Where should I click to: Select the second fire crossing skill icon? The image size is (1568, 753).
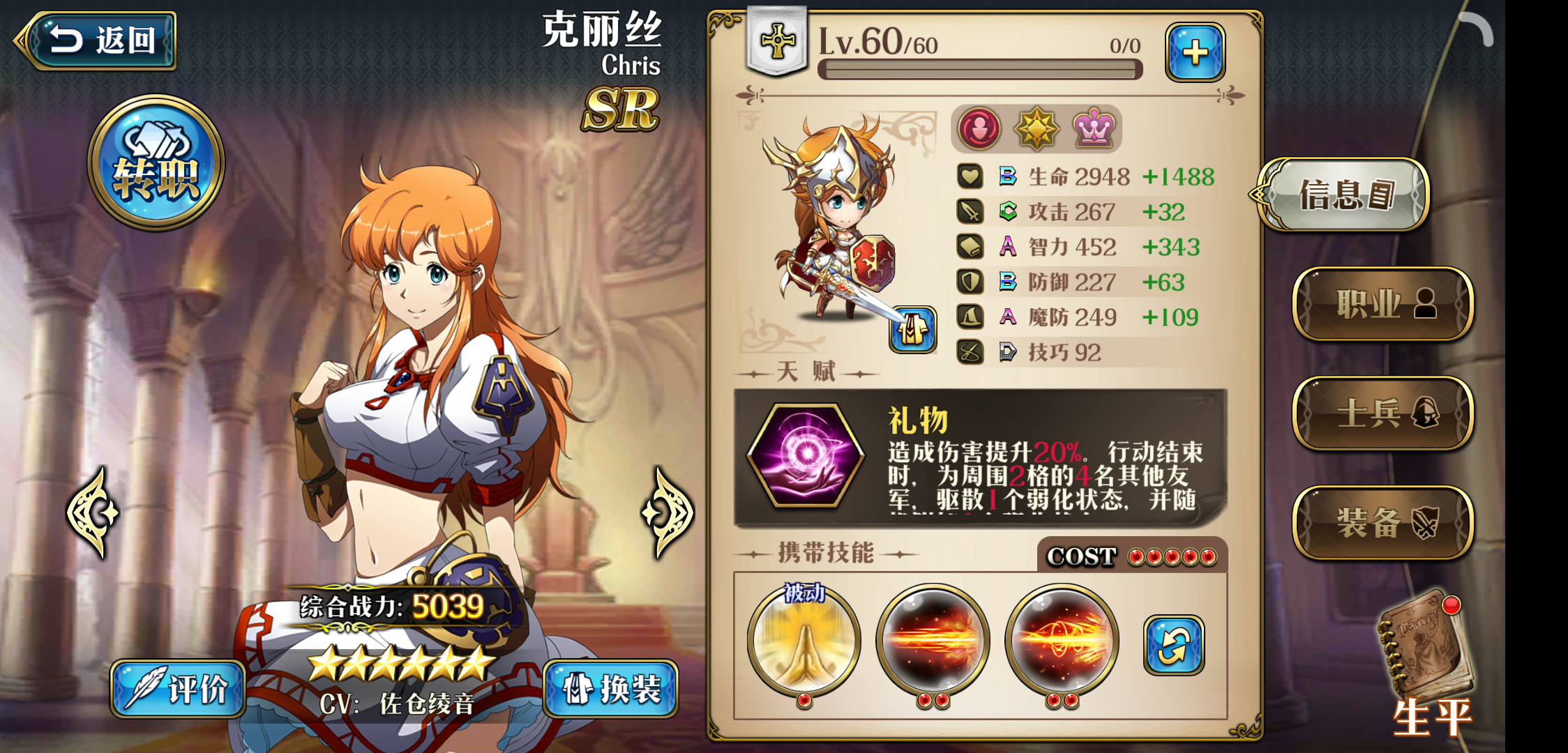pos(1064,639)
